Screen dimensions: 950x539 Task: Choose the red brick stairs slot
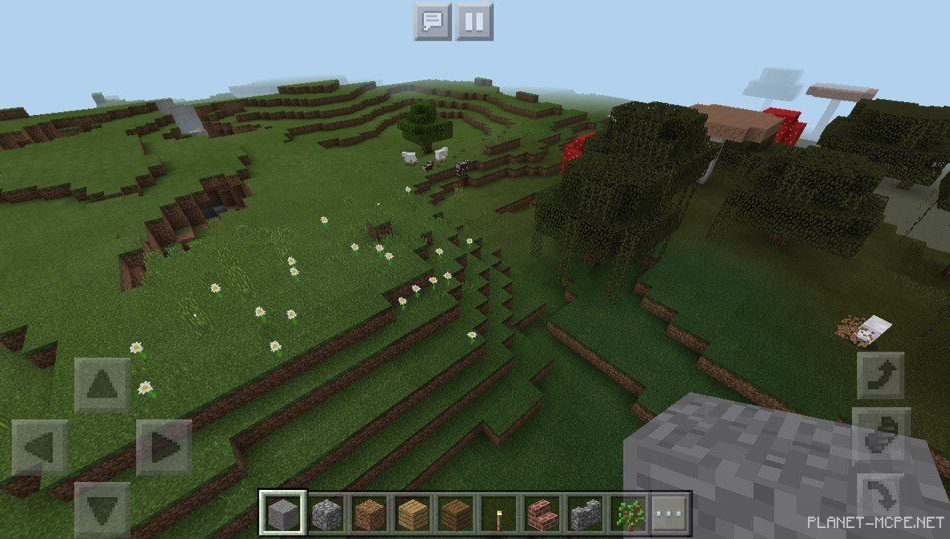[542, 514]
